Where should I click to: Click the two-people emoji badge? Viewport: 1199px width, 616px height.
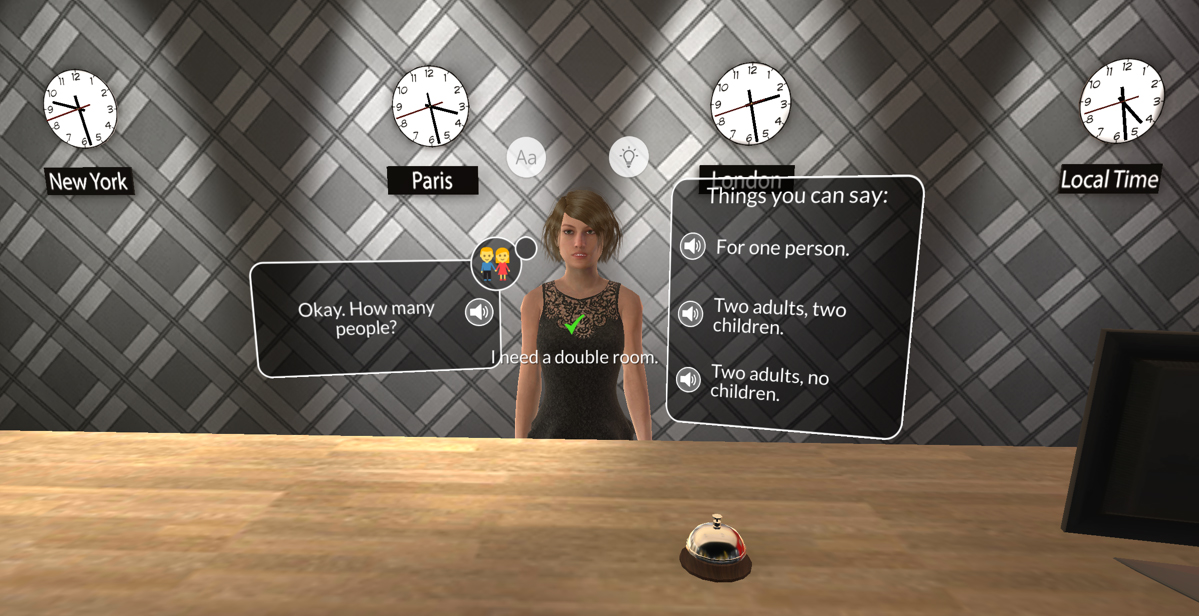tap(495, 264)
